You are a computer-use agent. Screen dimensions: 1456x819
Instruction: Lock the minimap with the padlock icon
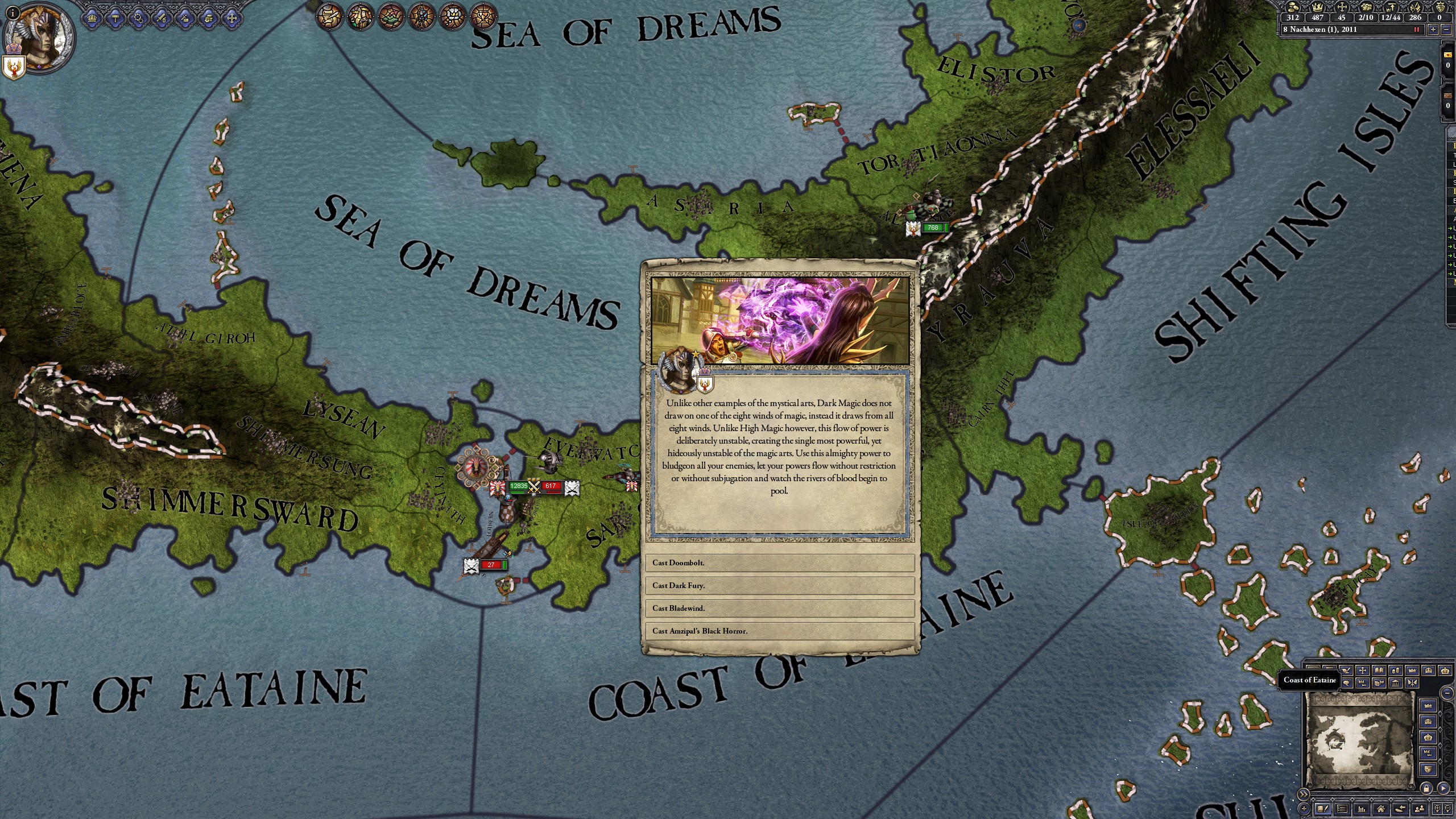tap(1426, 789)
